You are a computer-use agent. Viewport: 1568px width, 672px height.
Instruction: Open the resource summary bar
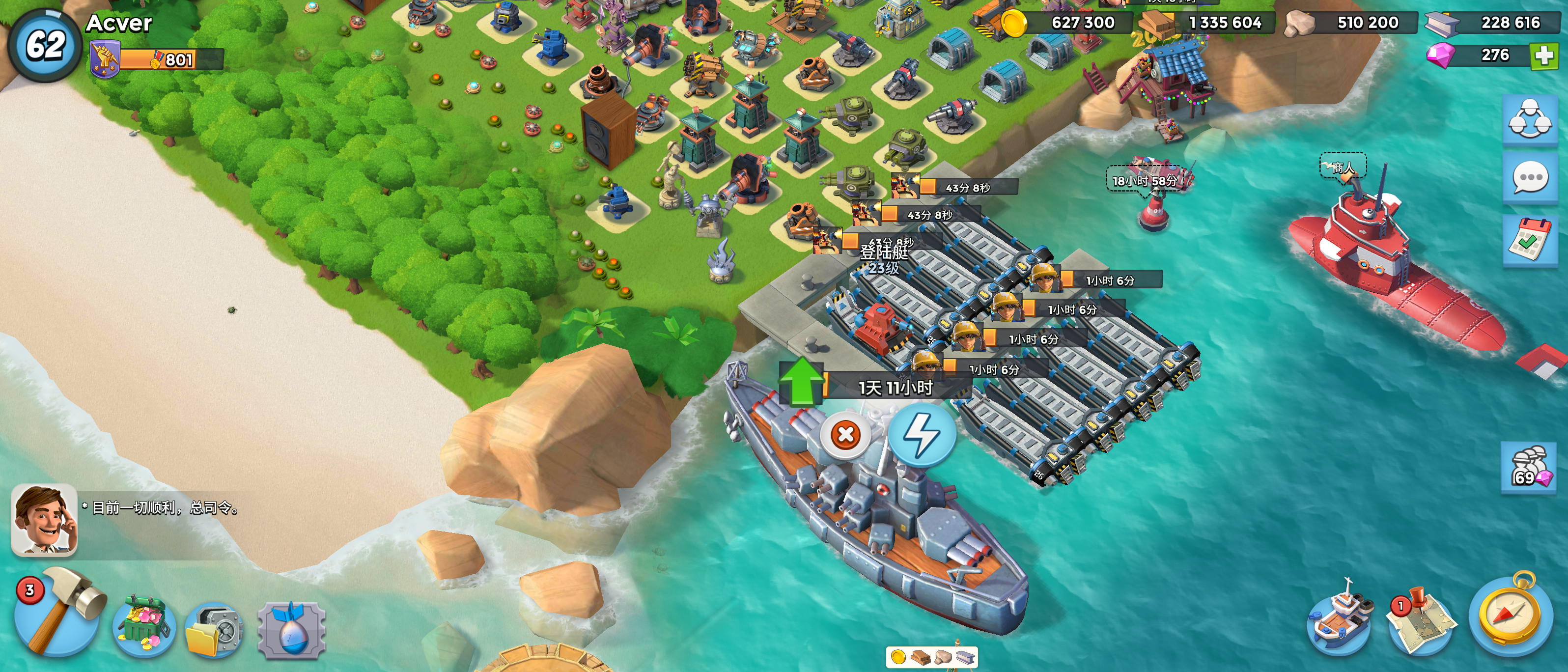[x=931, y=657]
